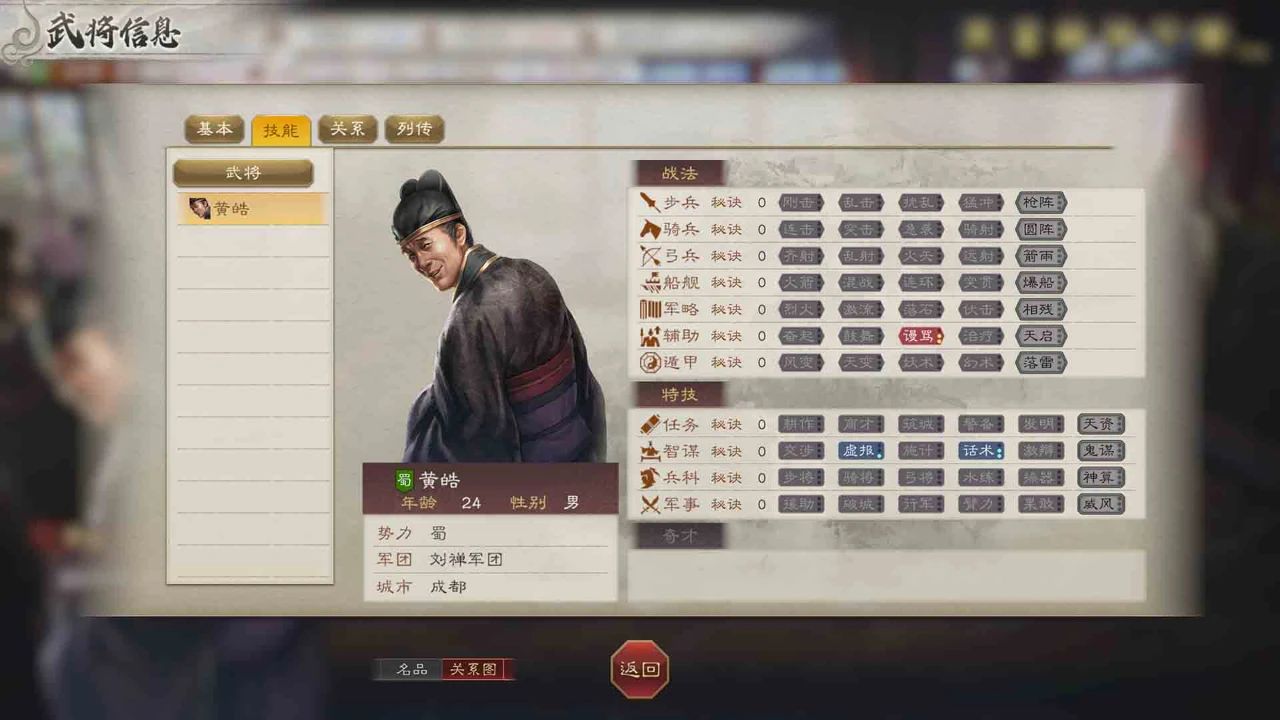The image size is (1280, 720).
Task: Select the 天资 skill
Action: click(x=1101, y=424)
